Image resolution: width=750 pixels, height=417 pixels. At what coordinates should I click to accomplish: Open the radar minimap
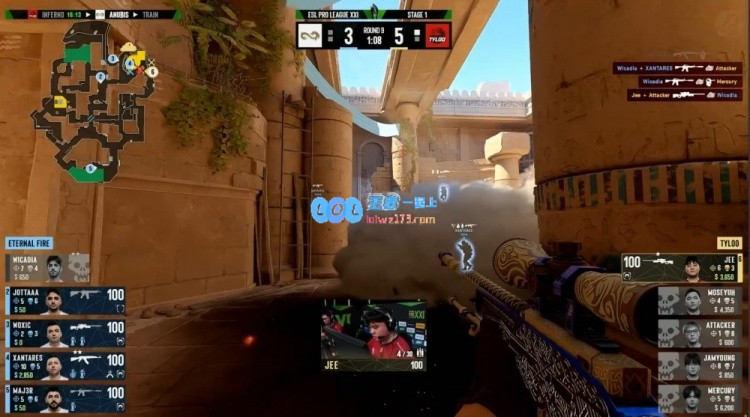pos(95,100)
